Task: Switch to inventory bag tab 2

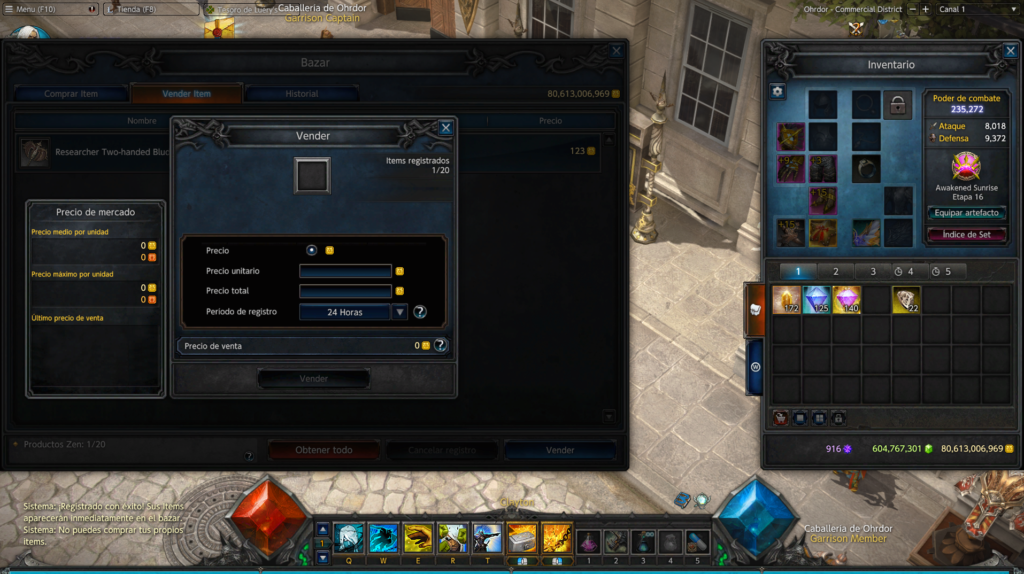Action: [x=835, y=271]
